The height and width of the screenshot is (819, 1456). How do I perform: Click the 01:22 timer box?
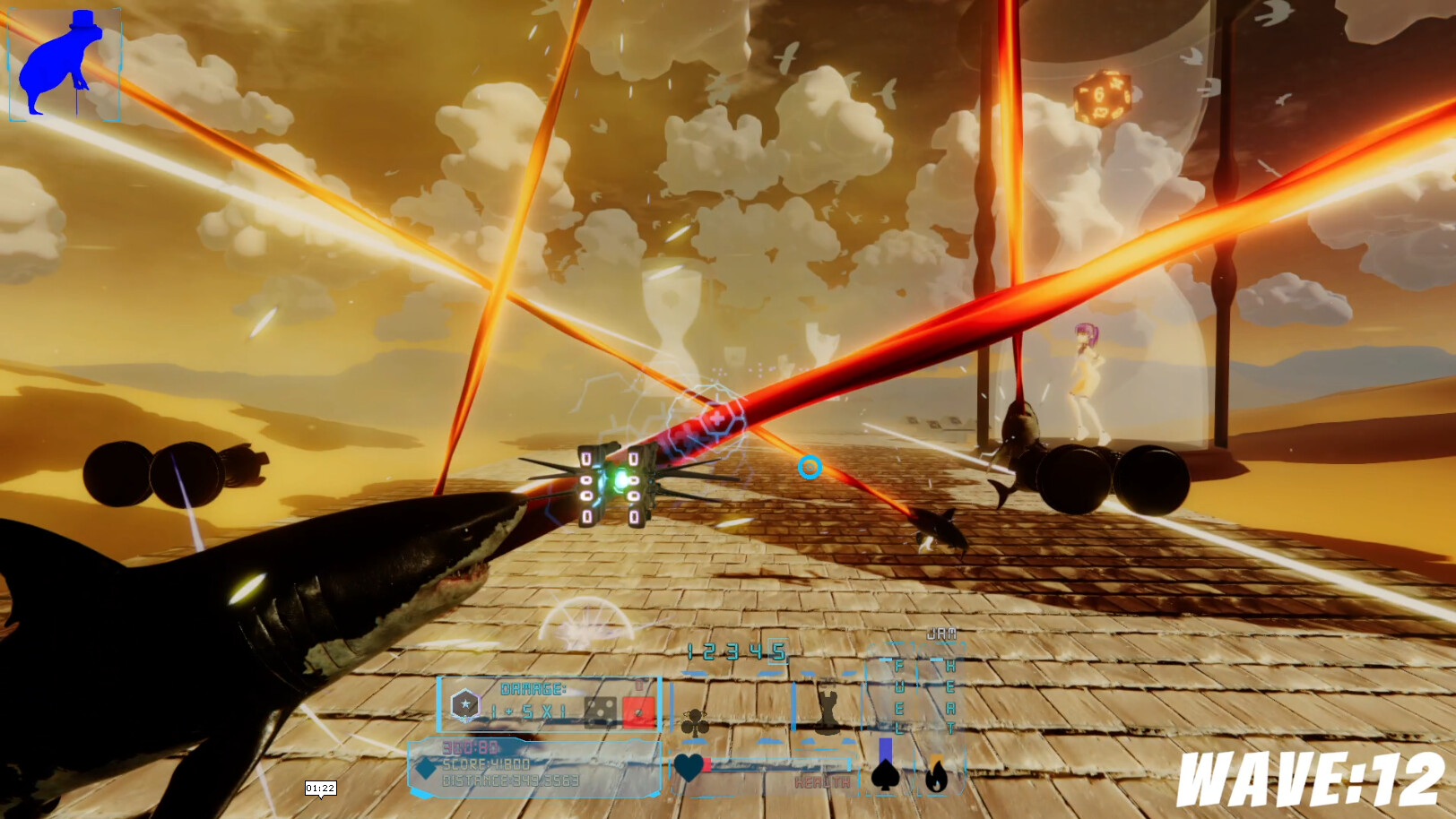pos(320,787)
